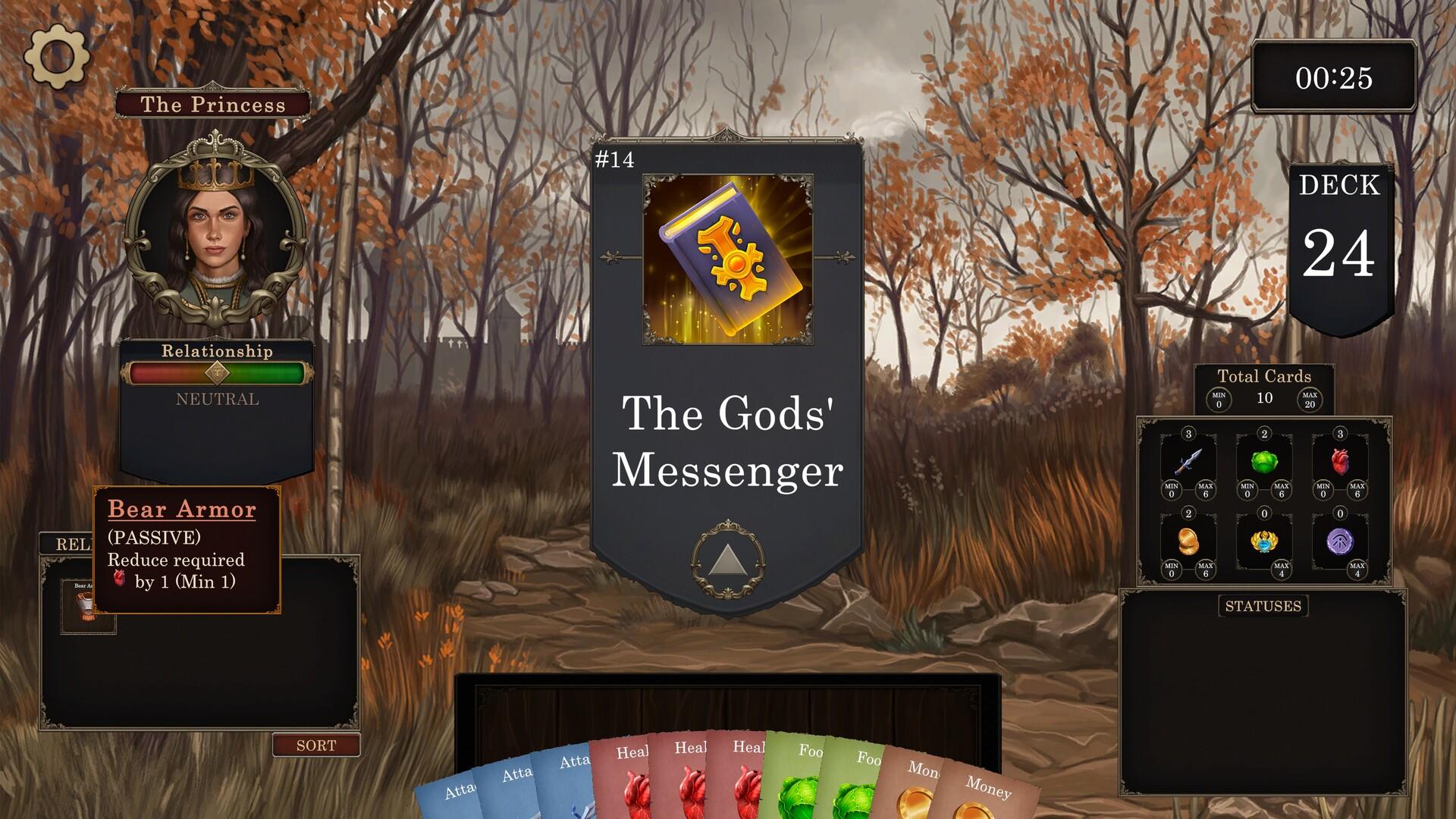1456x819 pixels.
Task: Click the cabbage Food icon in Total Cards panel
Action: click(1263, 461)
